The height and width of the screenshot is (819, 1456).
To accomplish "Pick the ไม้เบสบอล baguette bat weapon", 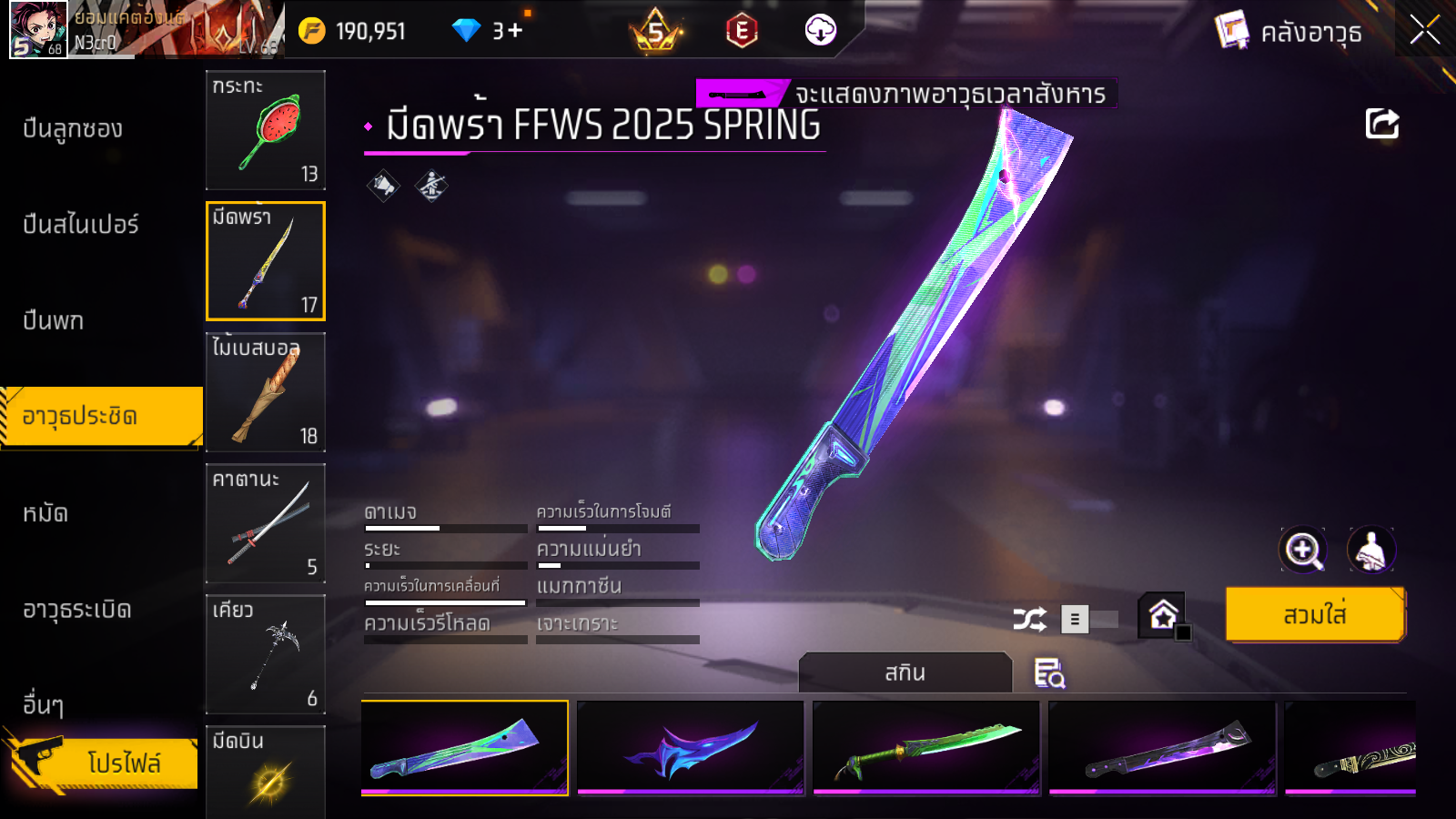I will [x=265, y=392].
